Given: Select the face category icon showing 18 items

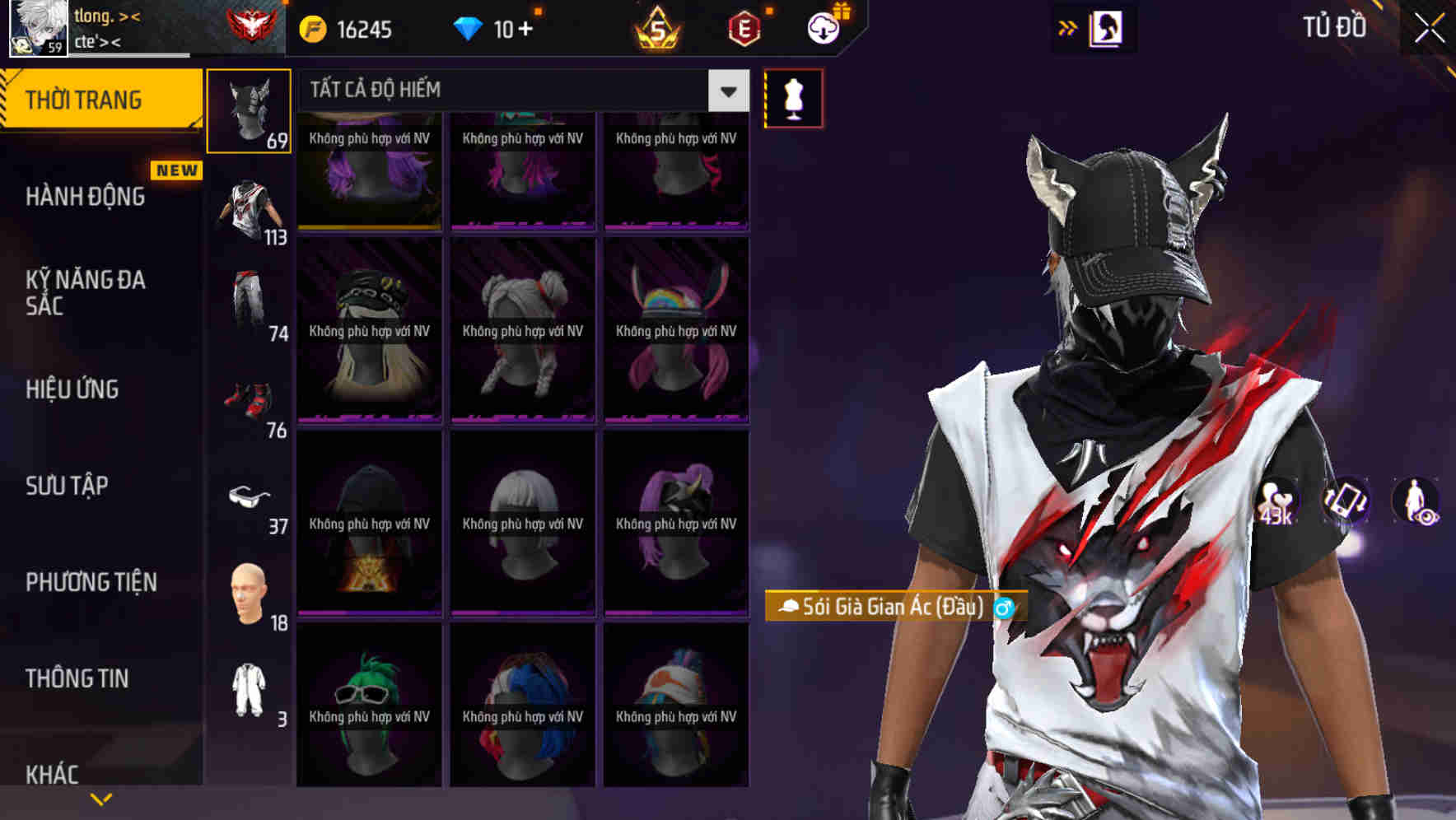Looking at the screenshot, I should pos(250,591).
